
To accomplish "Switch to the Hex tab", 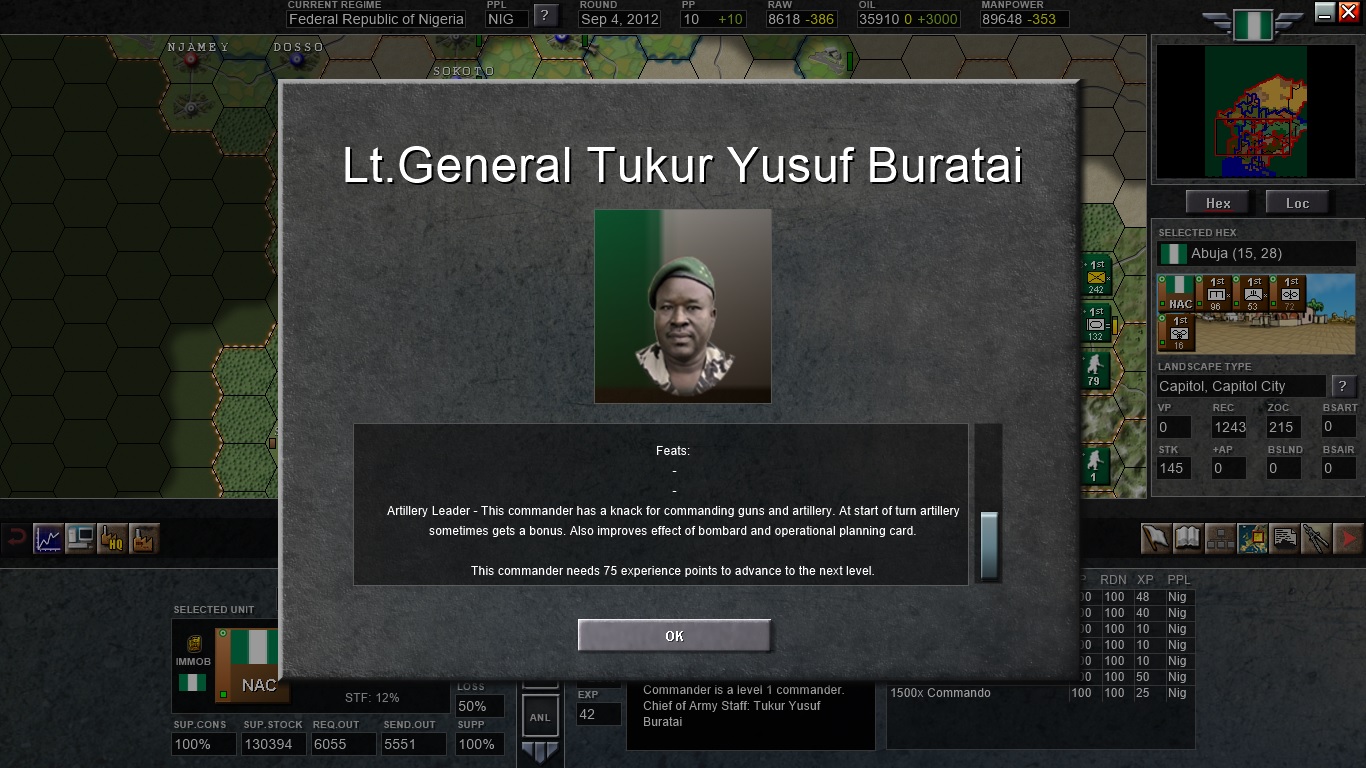I will [x=1217, y=202].
